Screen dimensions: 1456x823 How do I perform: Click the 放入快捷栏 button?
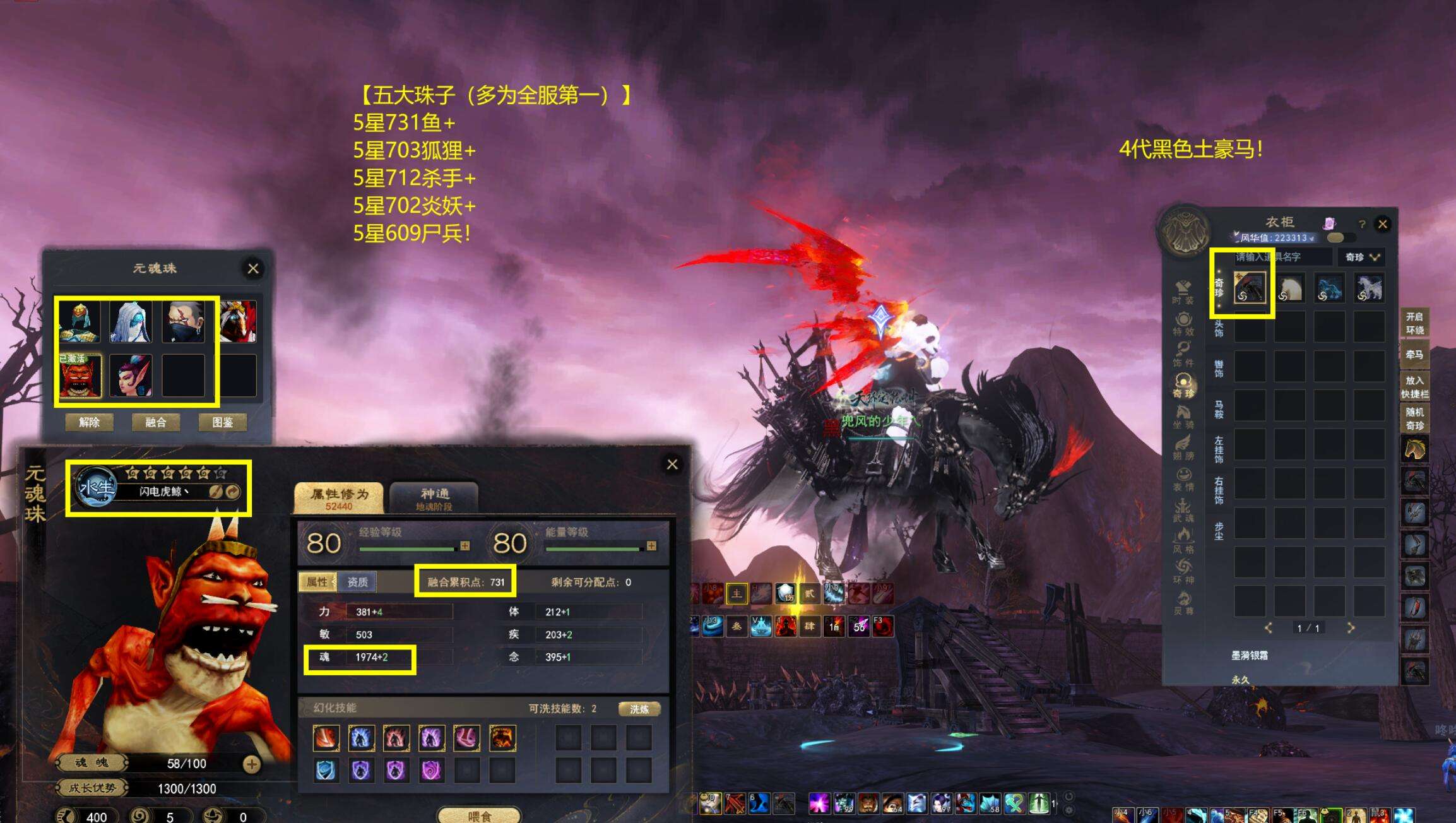1414,387
